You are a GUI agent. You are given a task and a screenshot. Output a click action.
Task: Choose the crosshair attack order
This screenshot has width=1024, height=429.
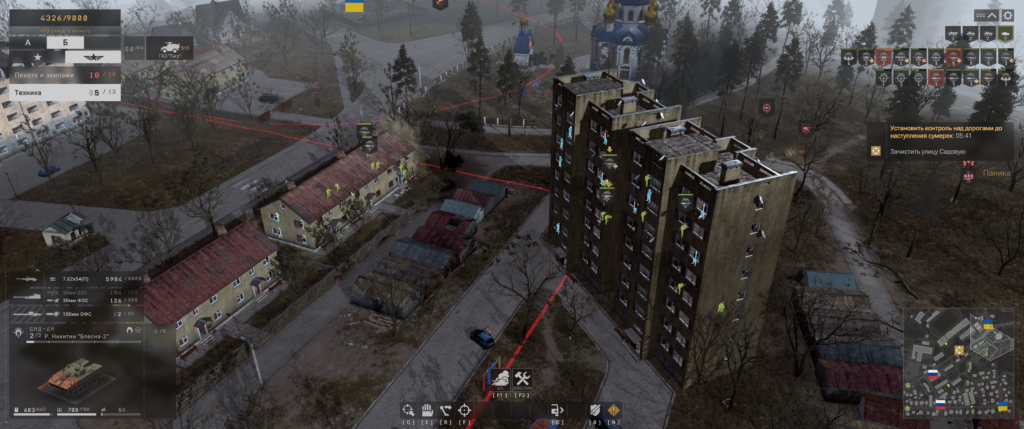click(x=465, y=410)
